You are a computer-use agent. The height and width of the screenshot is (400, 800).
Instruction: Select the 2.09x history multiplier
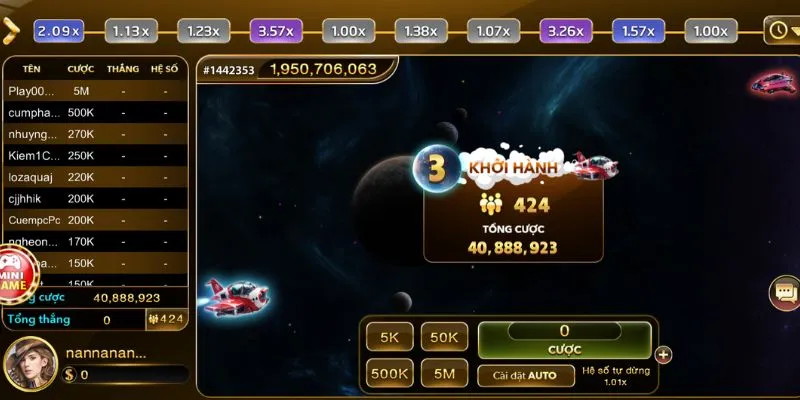coord(58,31)
